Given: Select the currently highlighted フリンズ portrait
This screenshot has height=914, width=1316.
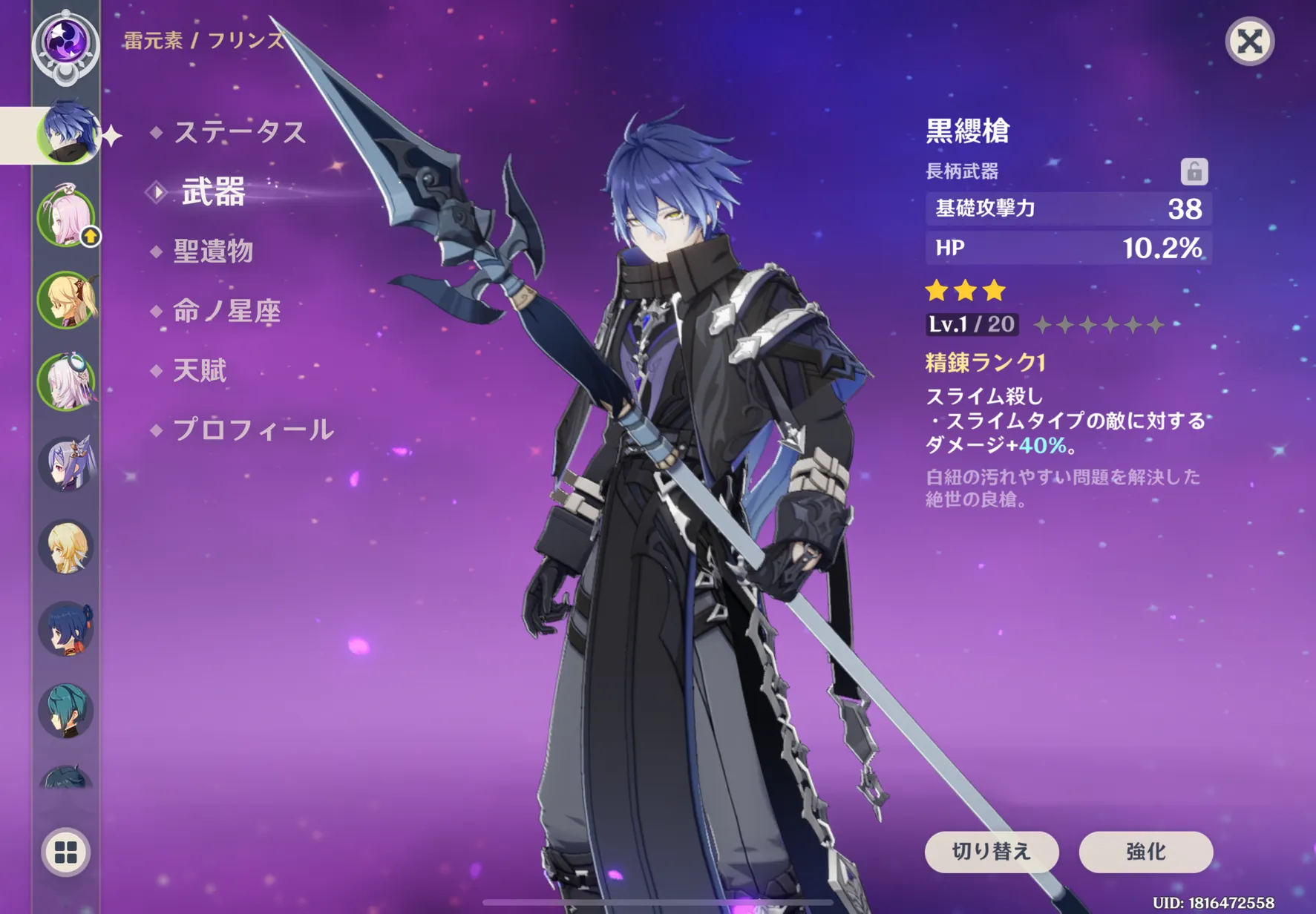Looking at the screenshot, I should [67, 134].
